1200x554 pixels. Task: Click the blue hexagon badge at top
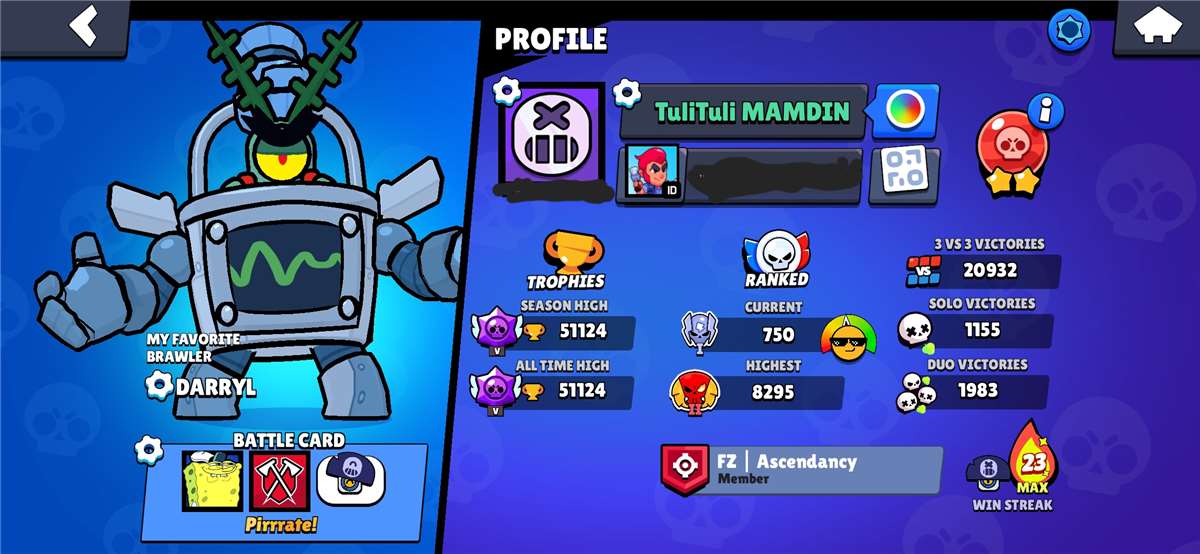point(1068,30)
